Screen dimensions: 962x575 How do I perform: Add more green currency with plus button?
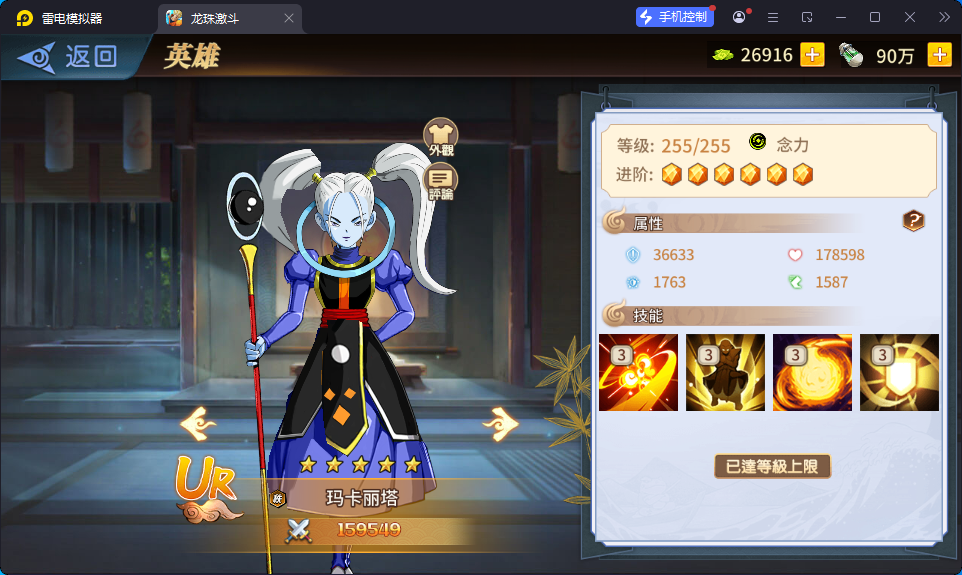(812, 55)
